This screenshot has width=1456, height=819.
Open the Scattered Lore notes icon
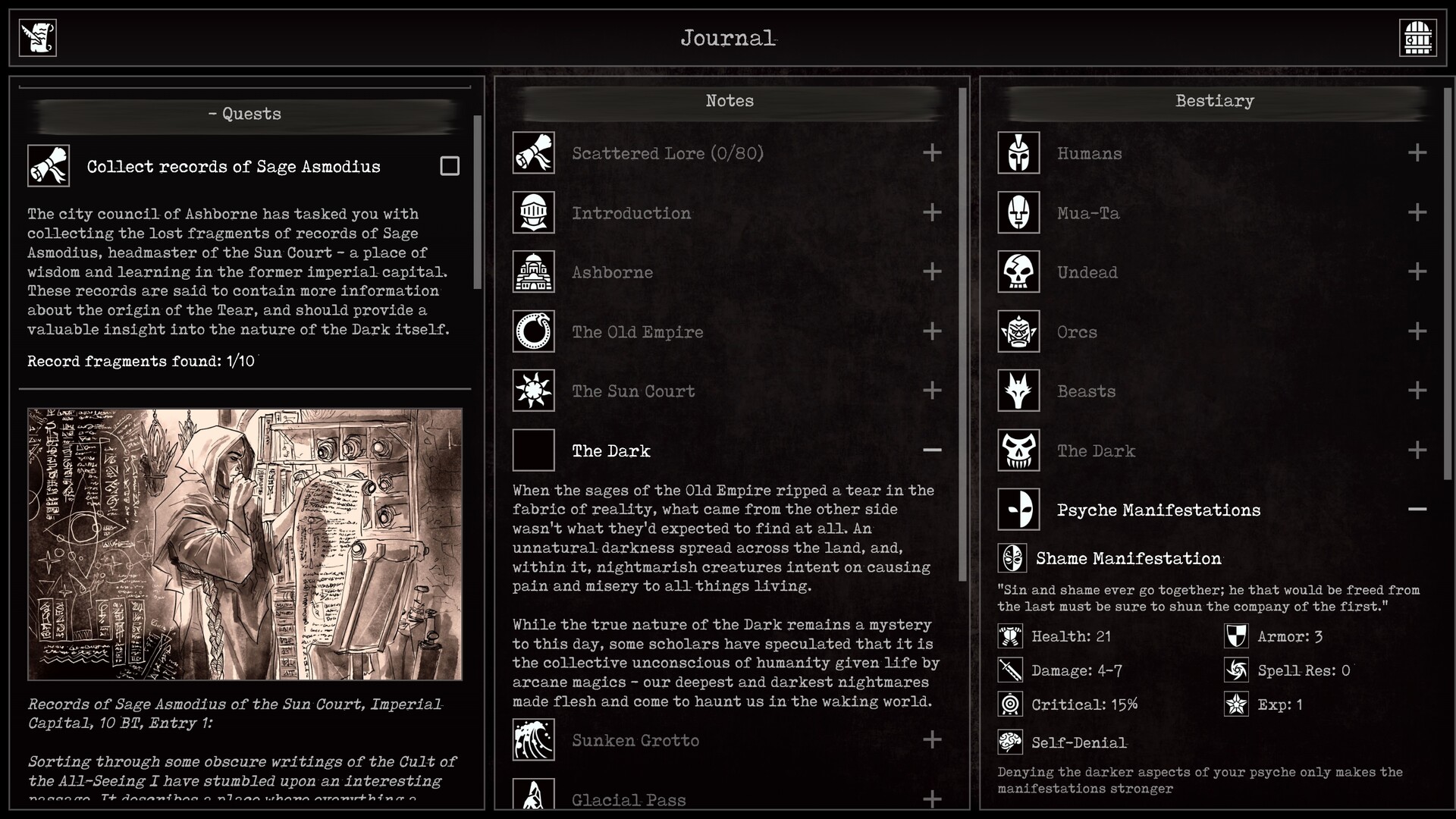534,152
